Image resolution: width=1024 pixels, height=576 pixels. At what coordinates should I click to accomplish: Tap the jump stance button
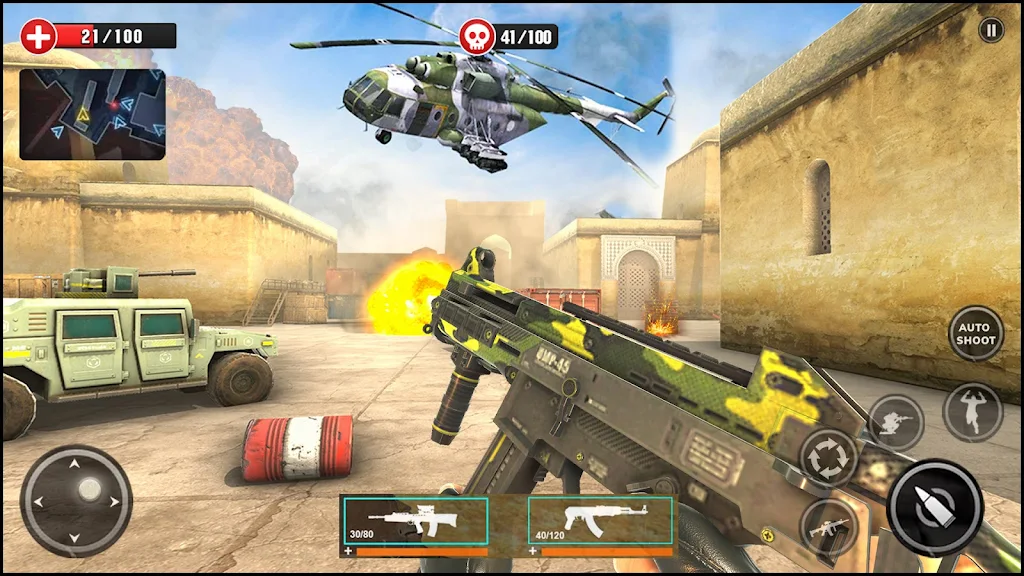(x=972, y=412)
